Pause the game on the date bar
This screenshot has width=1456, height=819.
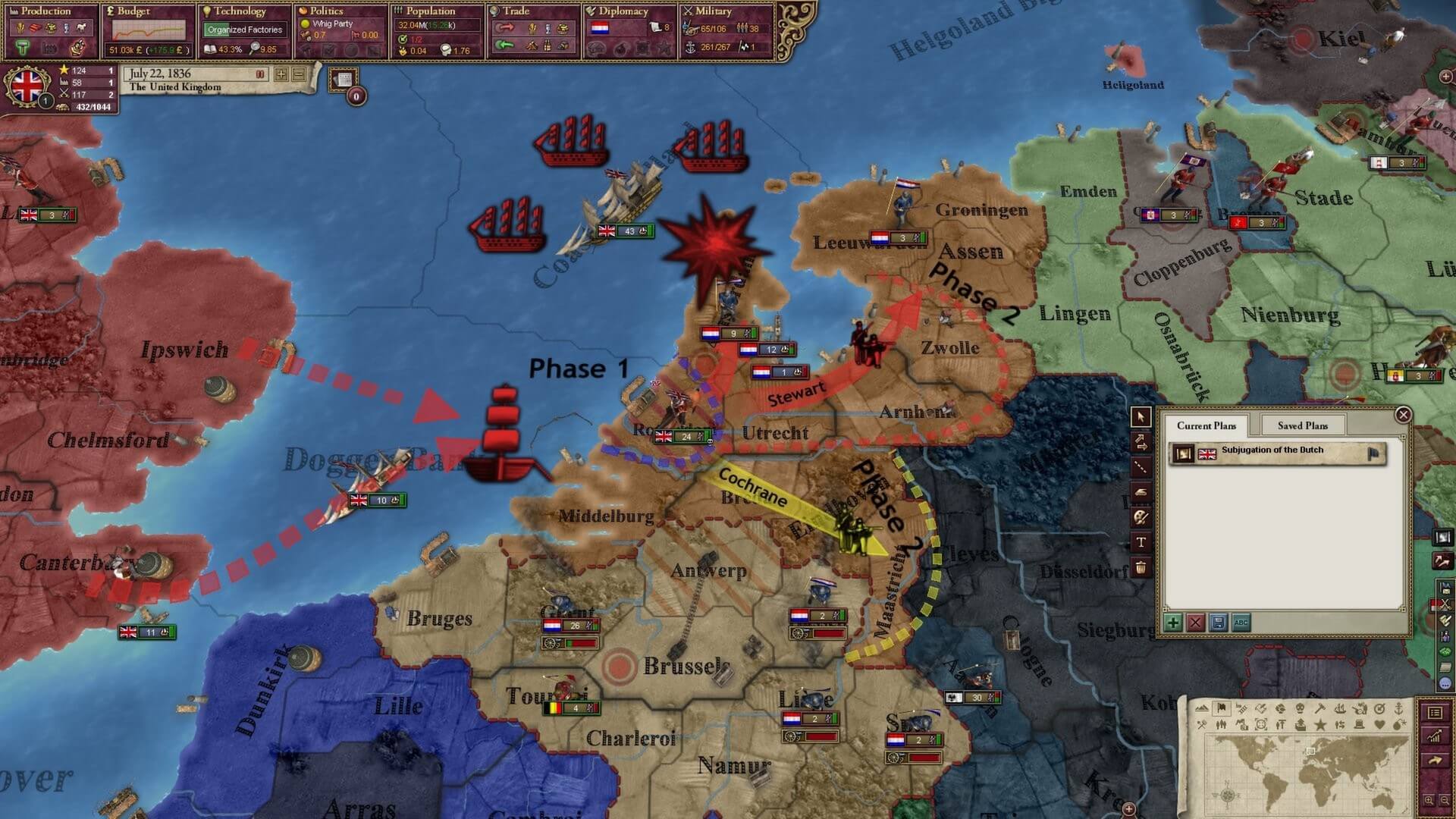[261, 74]
